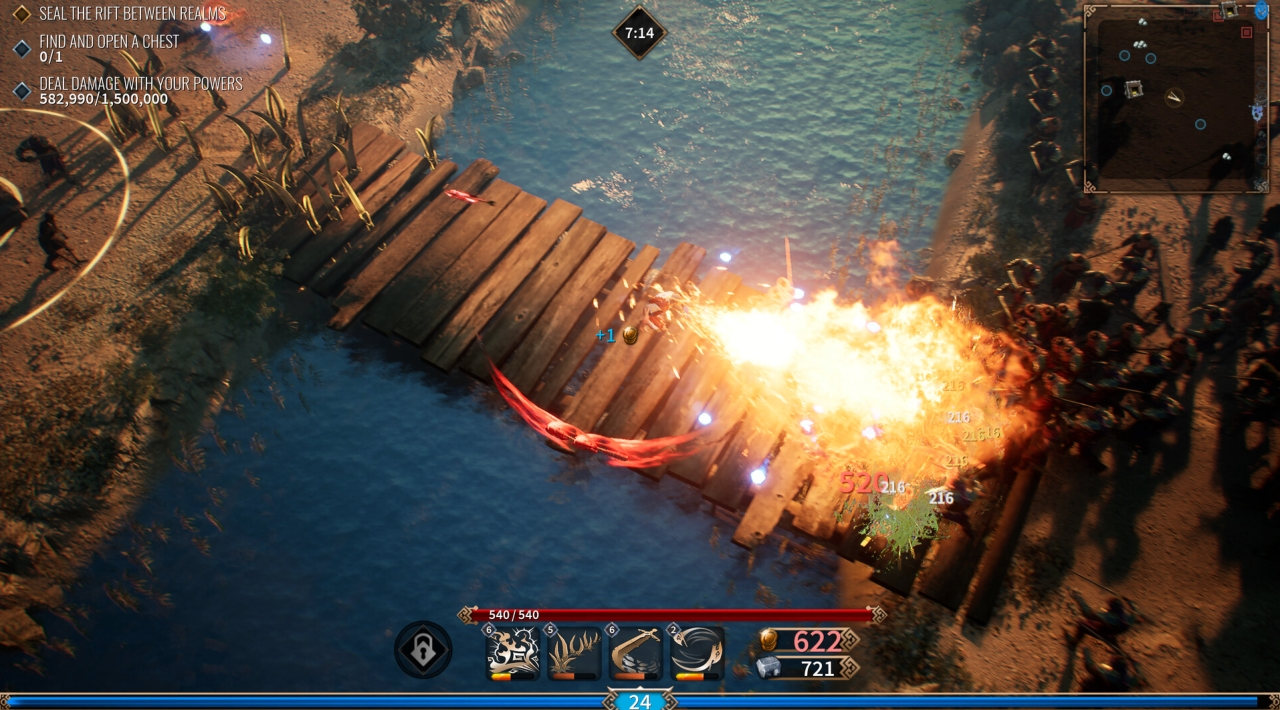This screenshot has height=710, width=1280.
Task: Trigger the crescent whirlwind slash ability
Action: (x=697, y=653)
